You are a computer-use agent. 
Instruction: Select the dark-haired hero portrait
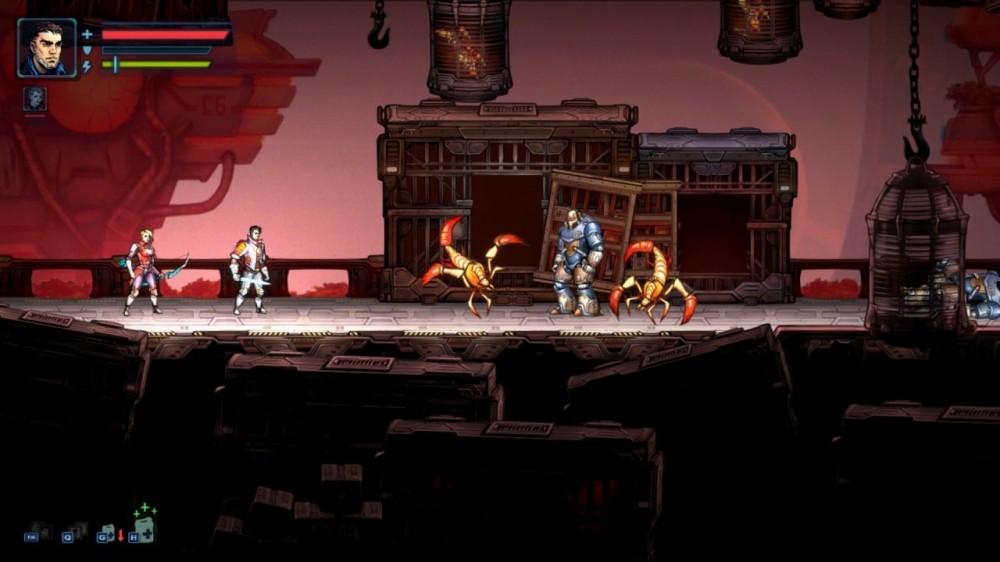[47, 47]
